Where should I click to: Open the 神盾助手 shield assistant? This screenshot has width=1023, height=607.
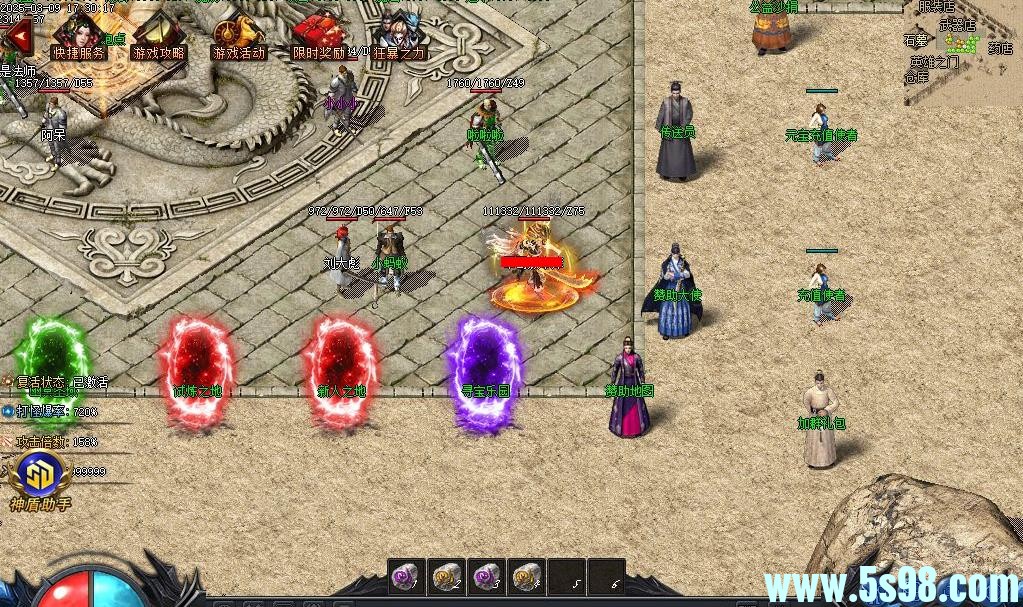point(41,478)
